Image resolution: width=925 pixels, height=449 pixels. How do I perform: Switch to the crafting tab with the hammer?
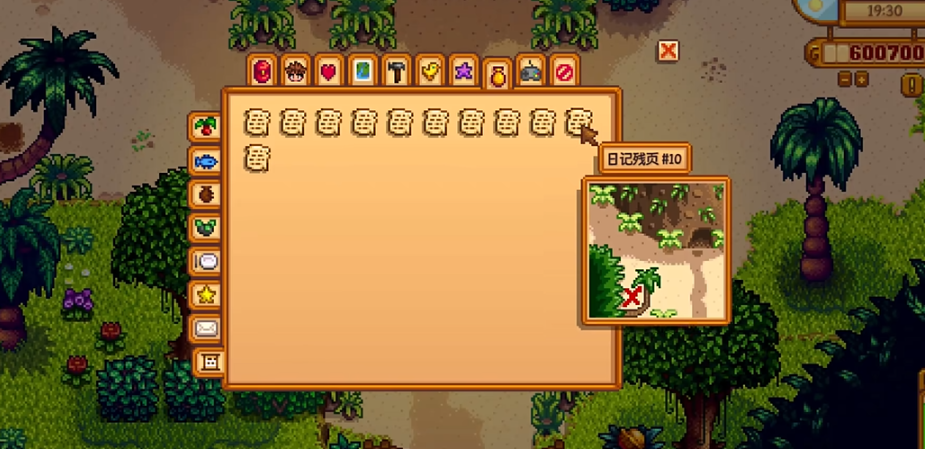click(397, 71)
